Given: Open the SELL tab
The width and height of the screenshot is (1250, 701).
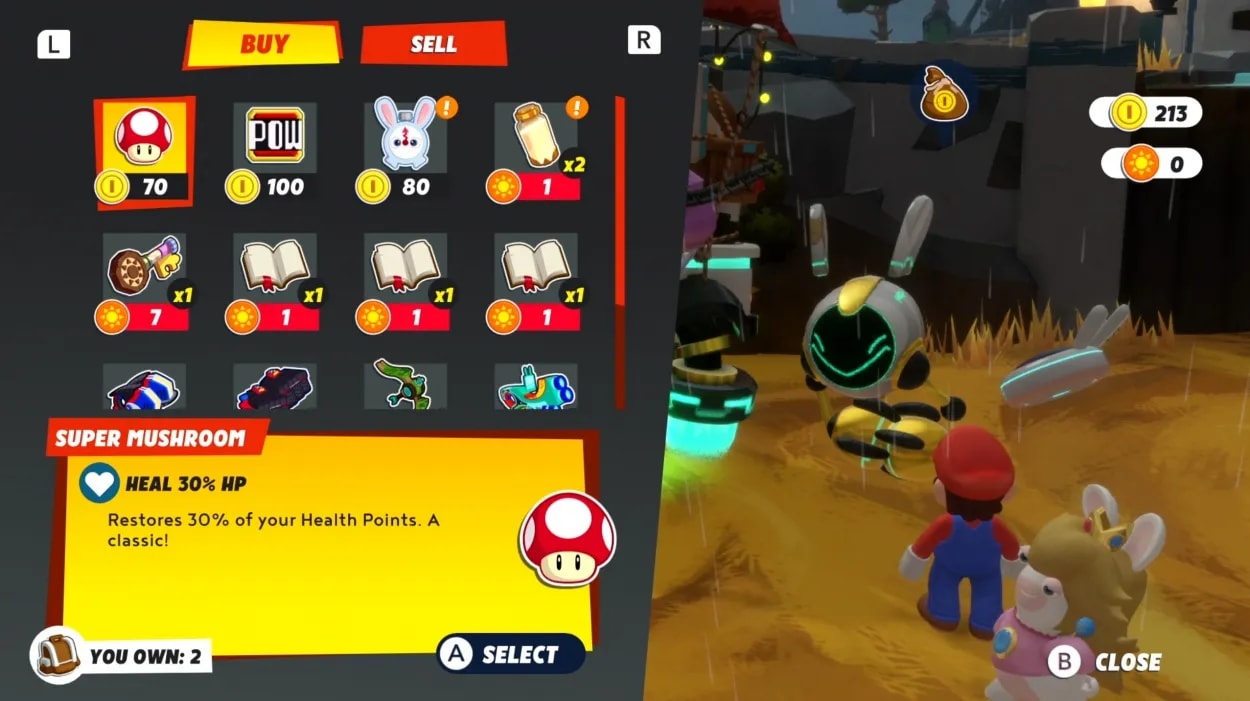Looking at the screenshot, I should click(x=433, y=44).
